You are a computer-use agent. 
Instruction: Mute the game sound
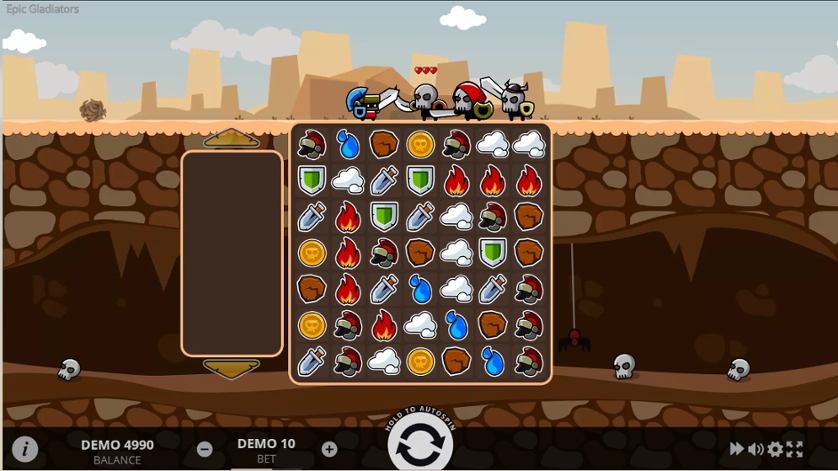point(755,450)
